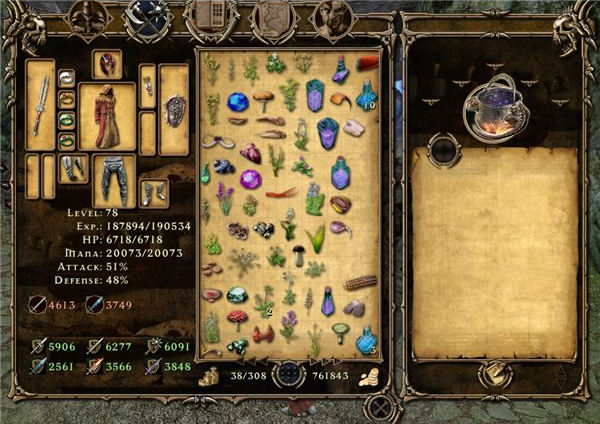The height and width of the screenshot is (424, 600).
Task: Click the equipped red robe armor
Action: [x=107, y=116]
